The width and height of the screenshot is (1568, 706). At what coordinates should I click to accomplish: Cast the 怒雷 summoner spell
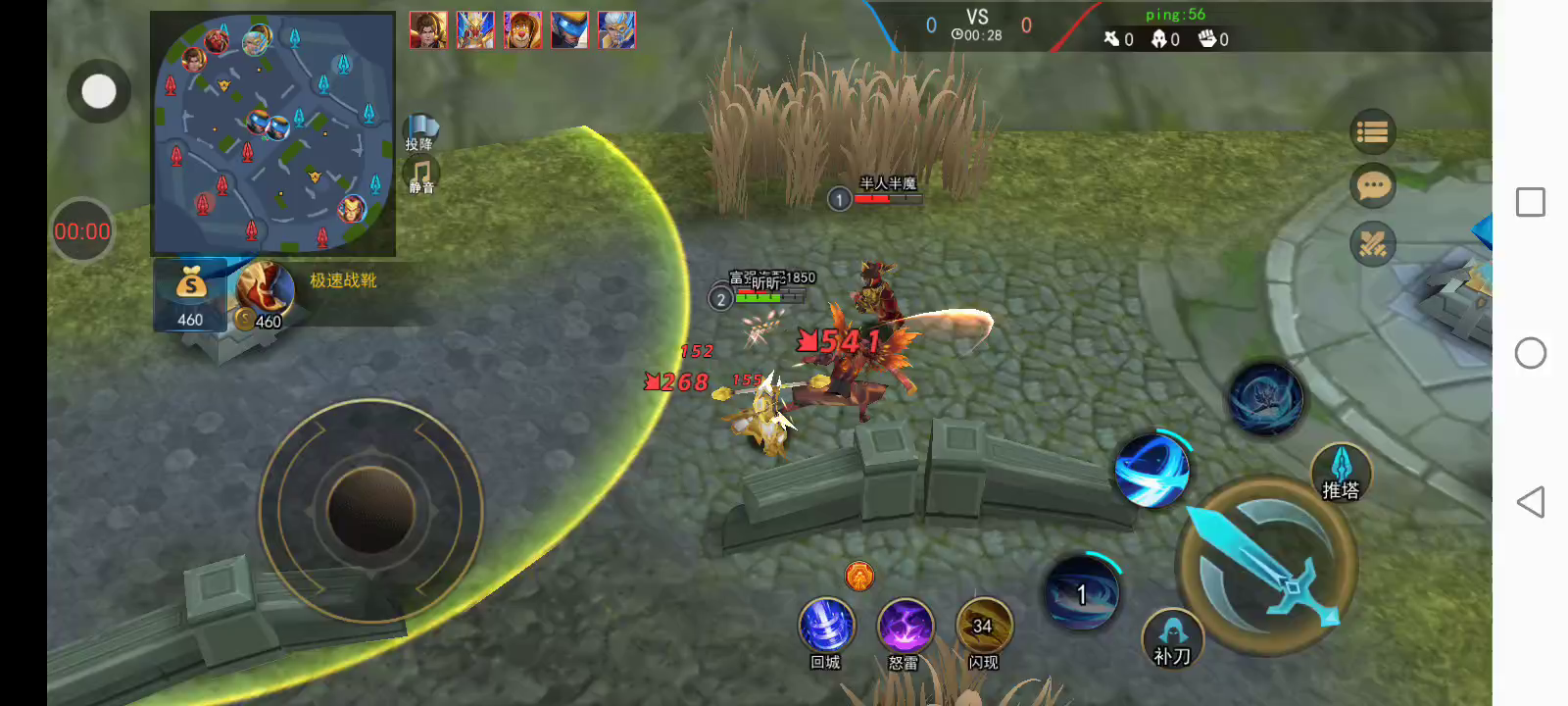905,626
